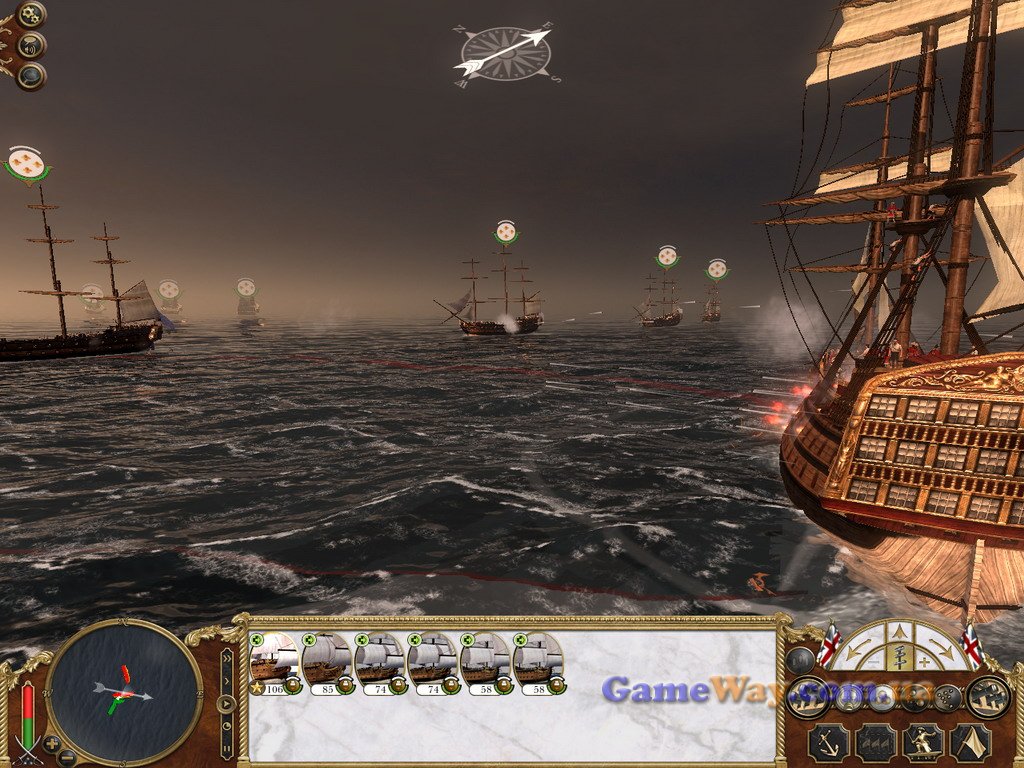This screenshot has height=768, width=1024.
Task: Open the gears options menu
Action: [31, 14]
